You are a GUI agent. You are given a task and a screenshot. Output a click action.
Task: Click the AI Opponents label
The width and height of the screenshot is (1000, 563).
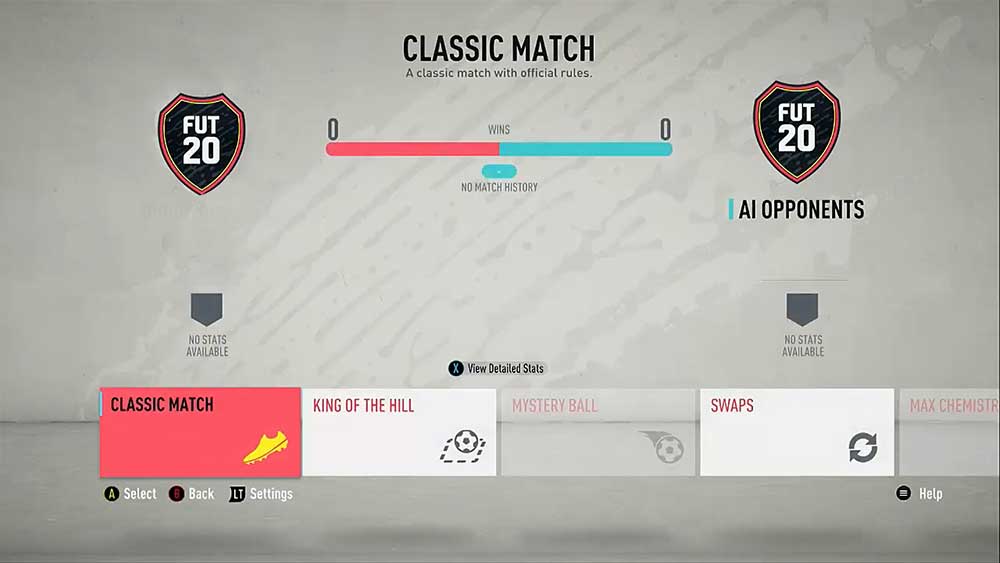coord(800,209)
